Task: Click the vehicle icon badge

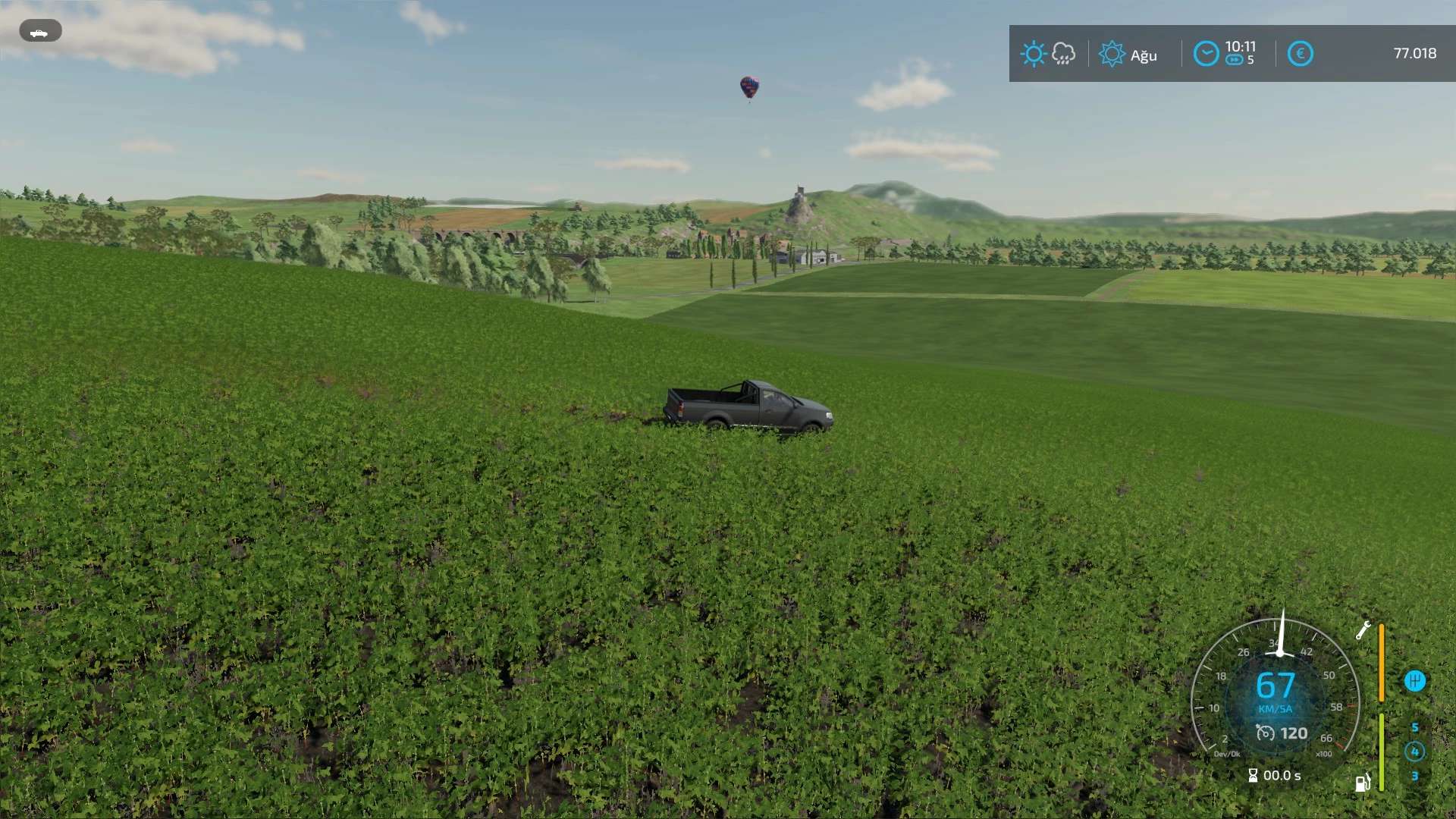Action: pos(40,32)
